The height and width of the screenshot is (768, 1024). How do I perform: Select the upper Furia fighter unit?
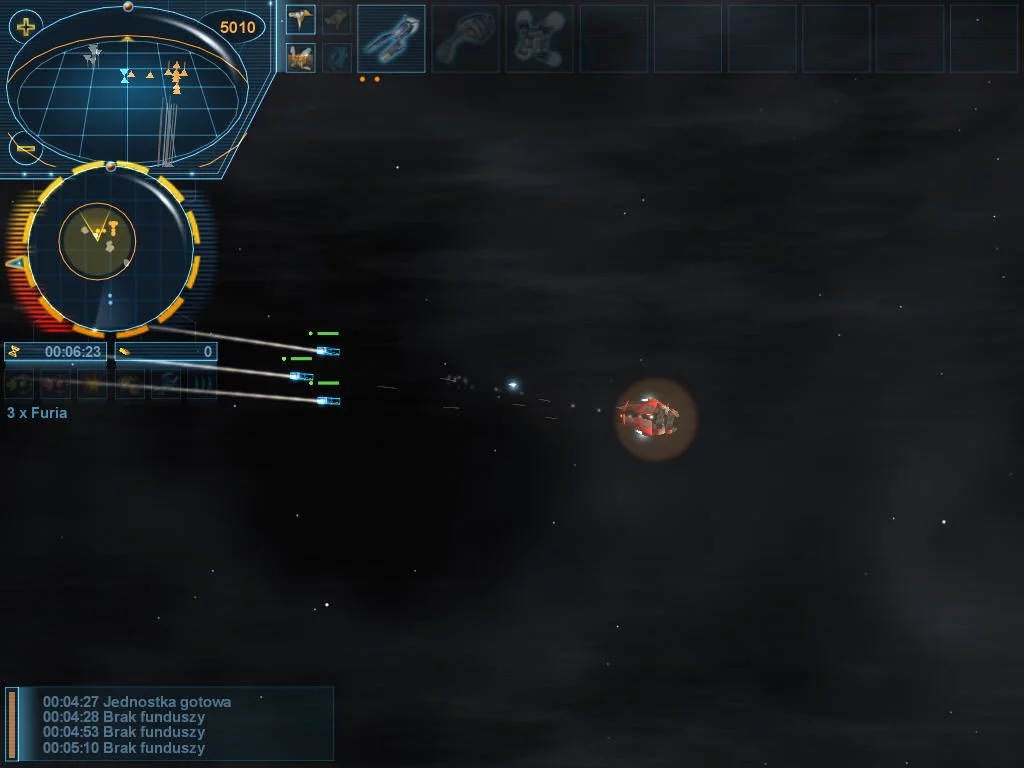pos(327,351)
